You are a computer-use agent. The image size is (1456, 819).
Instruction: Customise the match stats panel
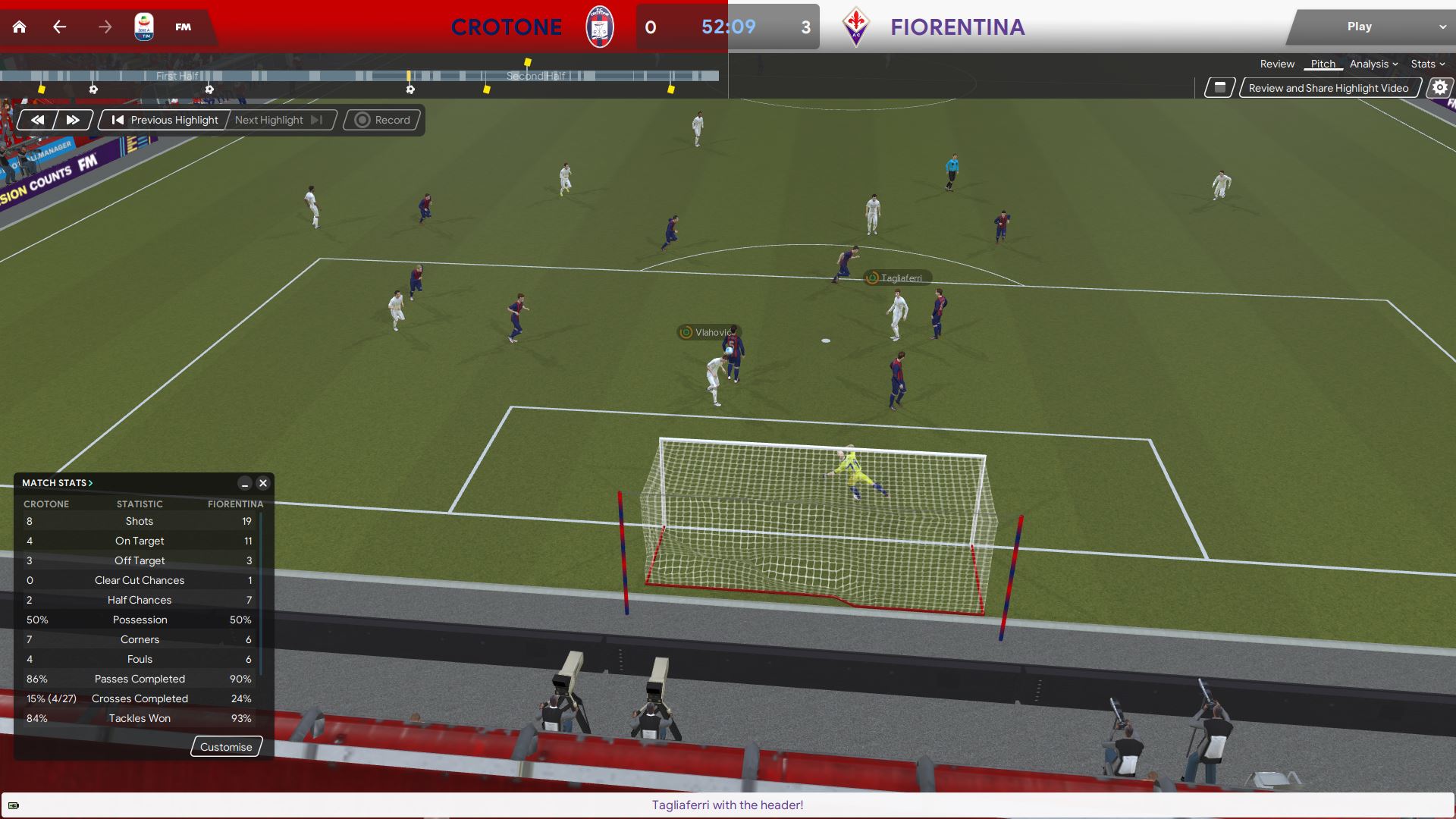[x=226, y=747]
